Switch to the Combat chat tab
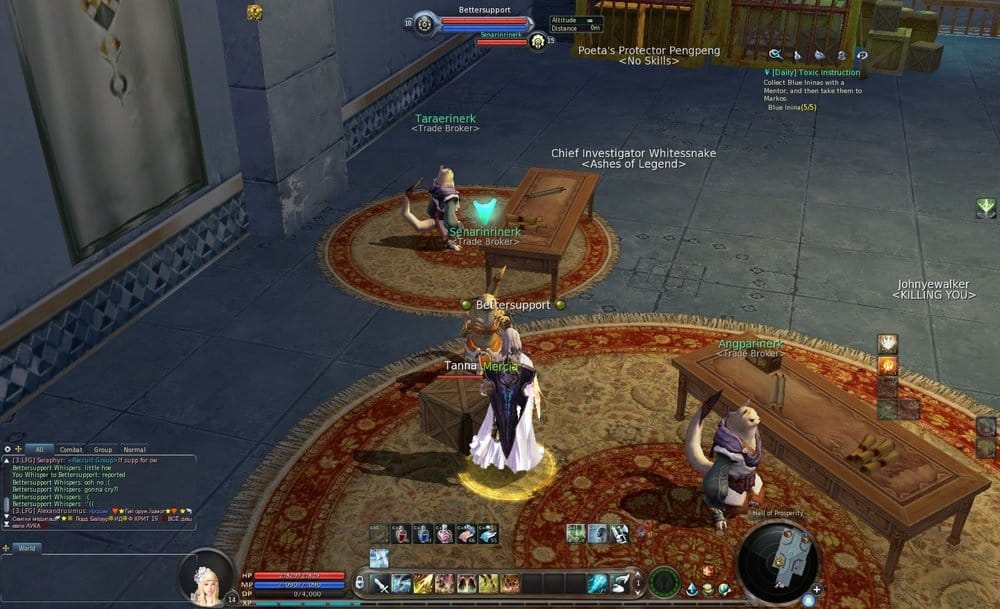The width and height of the screenshot is (1000, 609). (70, 450)
